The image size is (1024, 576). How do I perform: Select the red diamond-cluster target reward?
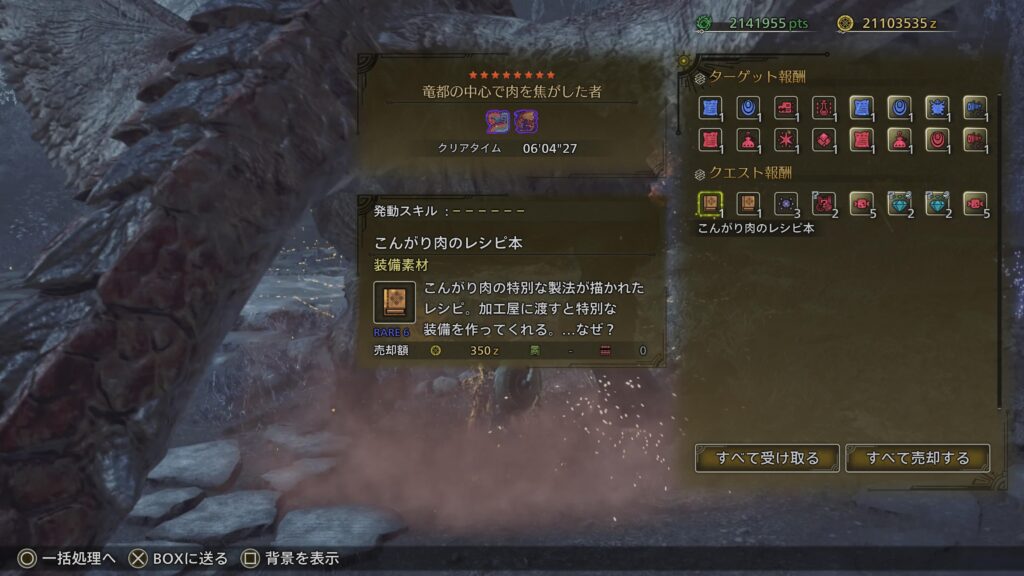(x=824, y=140)
